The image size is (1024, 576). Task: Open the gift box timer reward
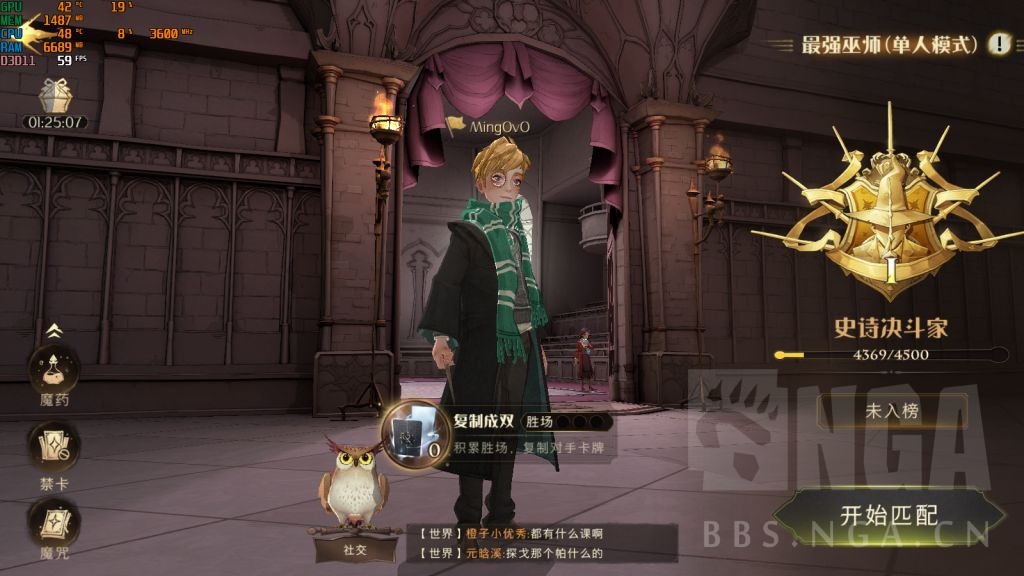click(55, 99)
